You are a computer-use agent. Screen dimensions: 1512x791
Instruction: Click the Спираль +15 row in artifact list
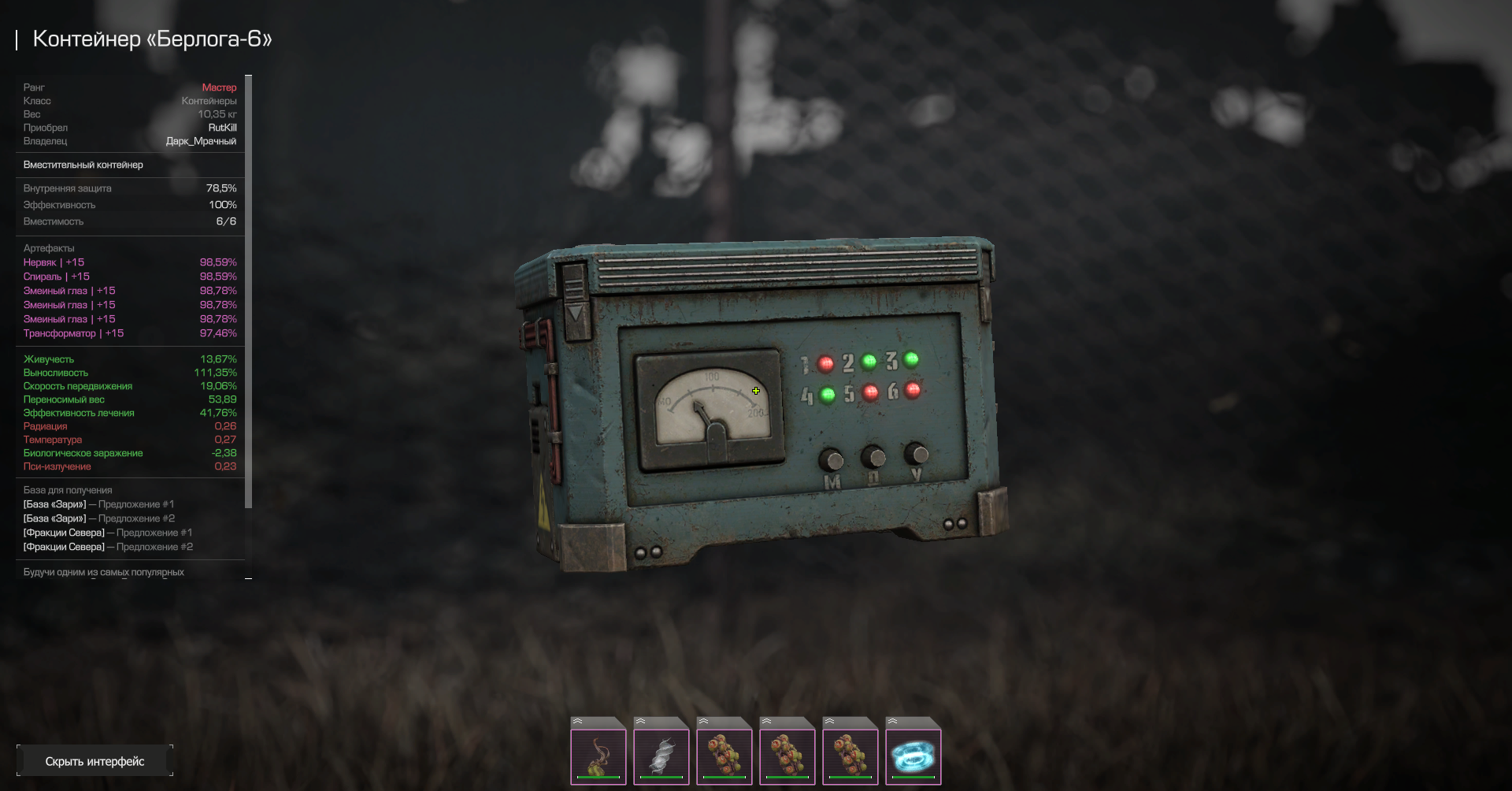pos(57,277)
